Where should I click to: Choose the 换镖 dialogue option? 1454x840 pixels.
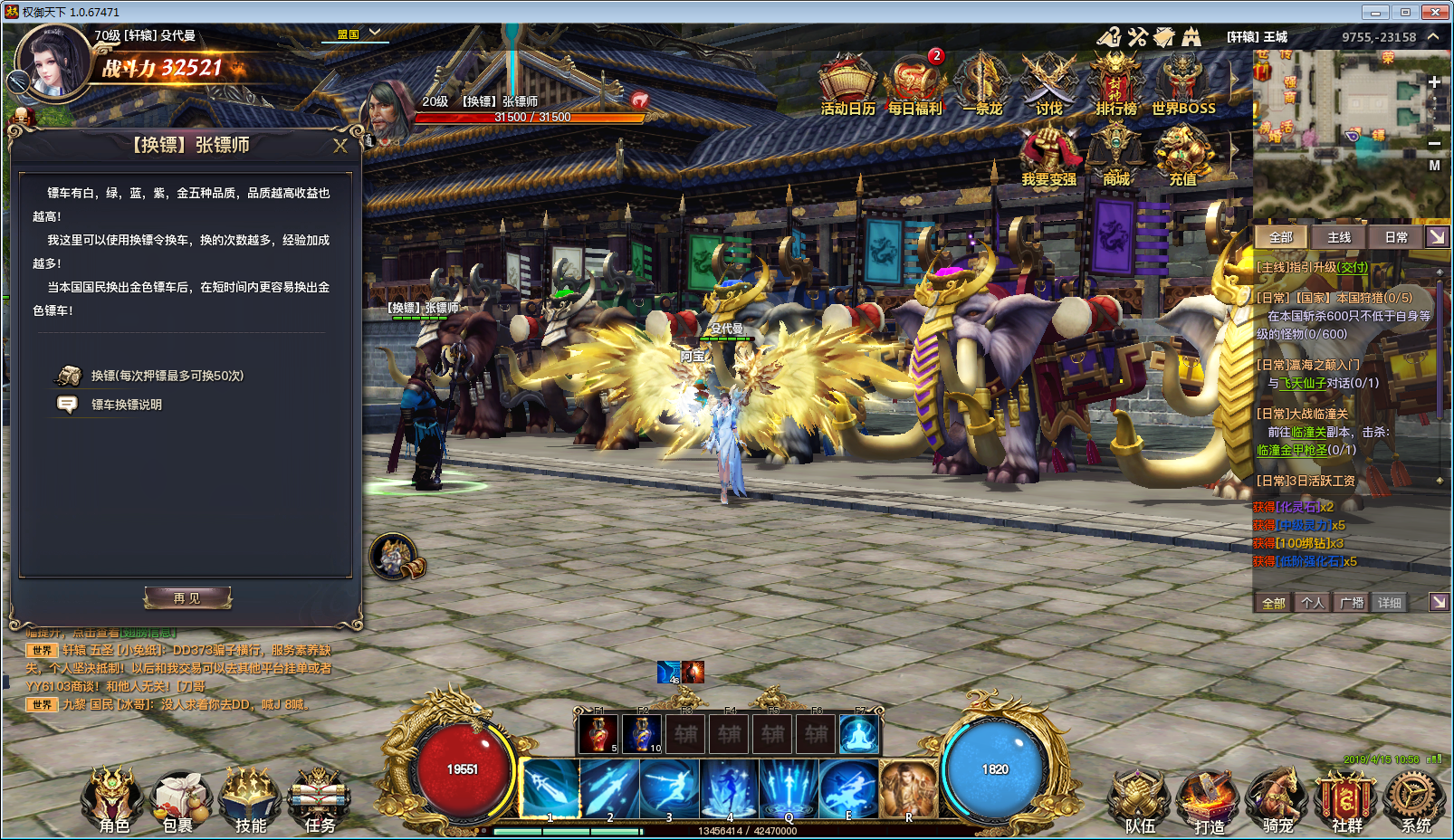pos(167,376)
